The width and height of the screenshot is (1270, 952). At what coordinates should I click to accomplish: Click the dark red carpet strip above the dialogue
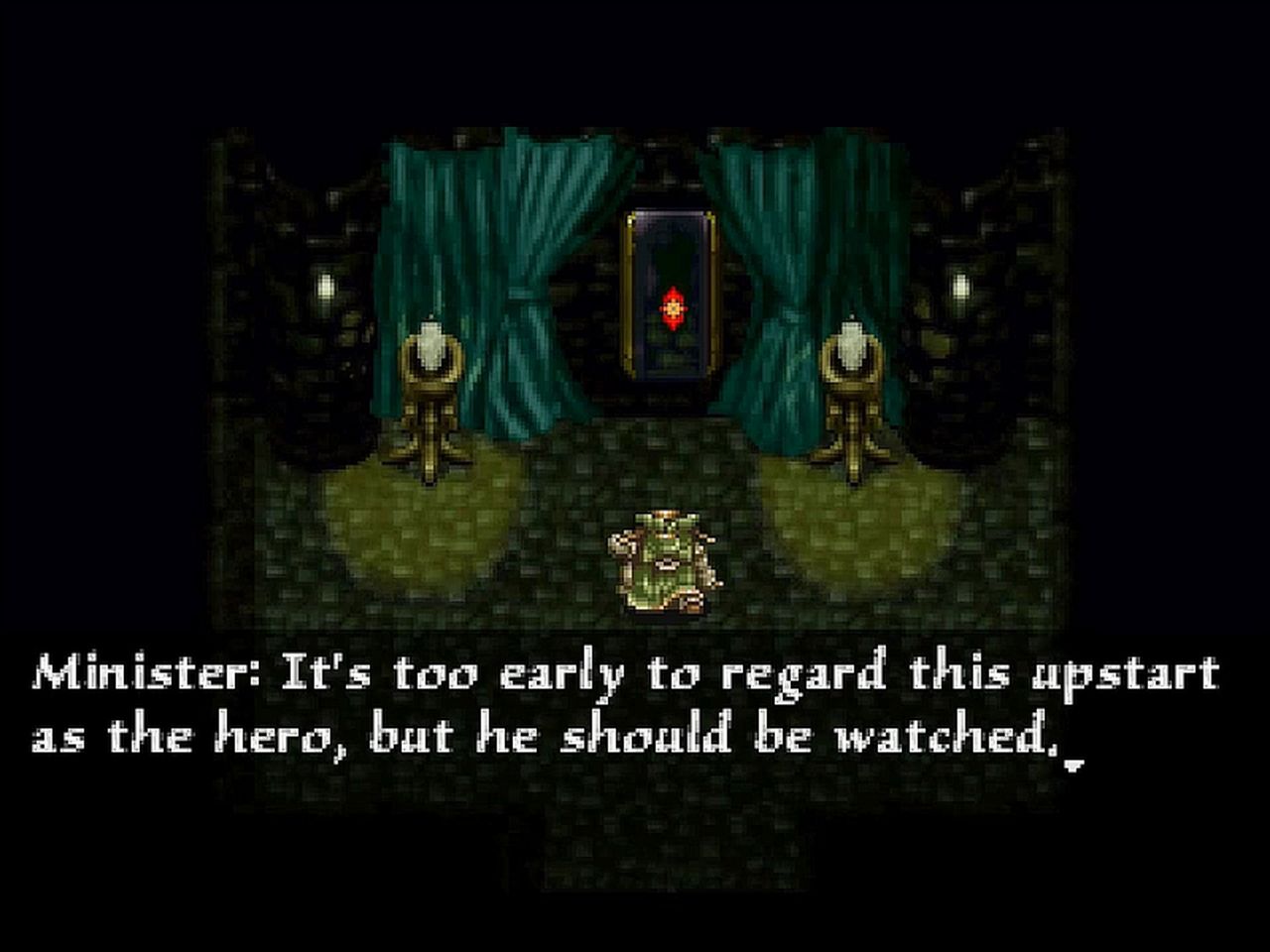635,625
